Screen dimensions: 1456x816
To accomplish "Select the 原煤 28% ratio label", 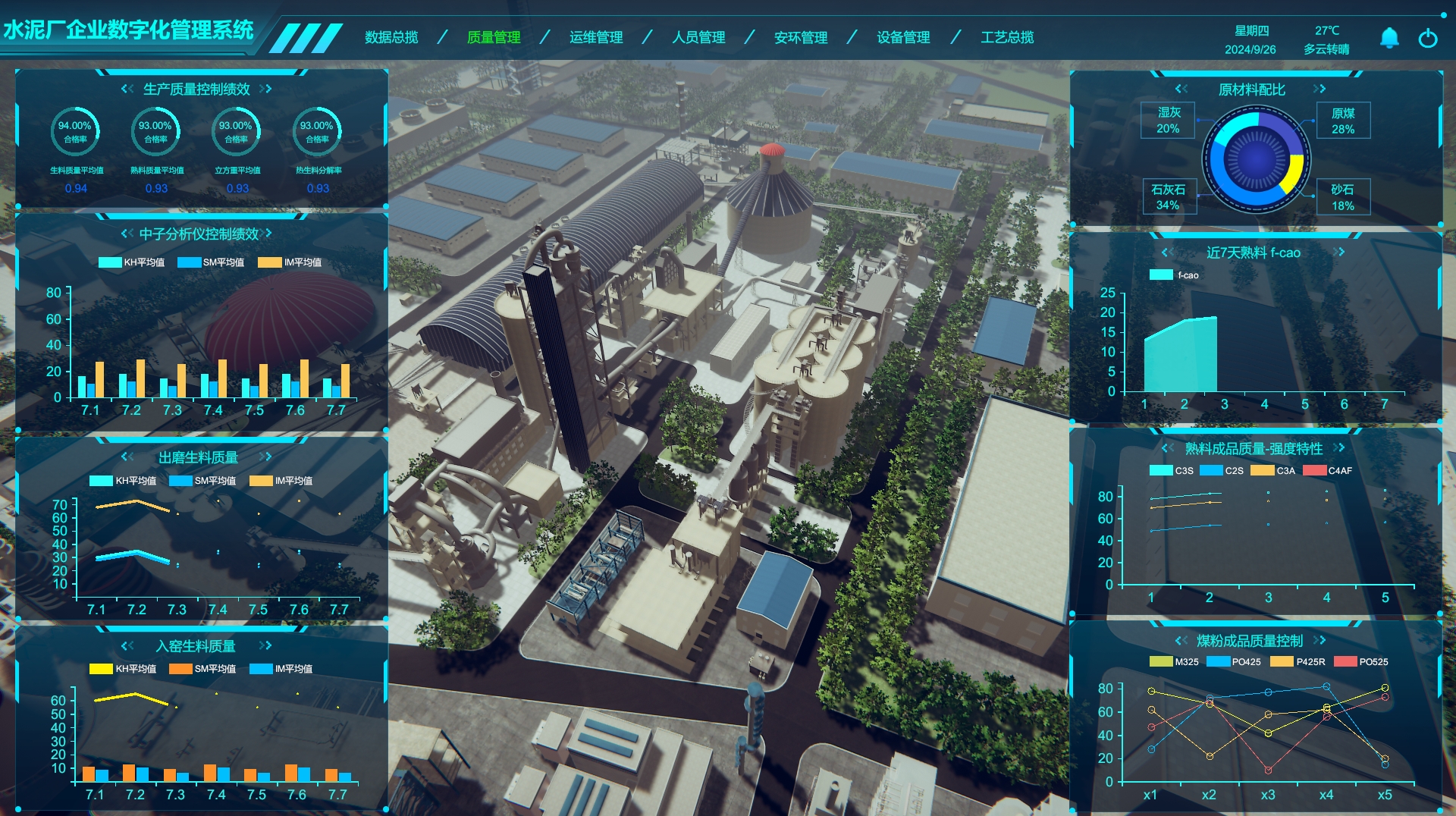I will click(1343, 121).
